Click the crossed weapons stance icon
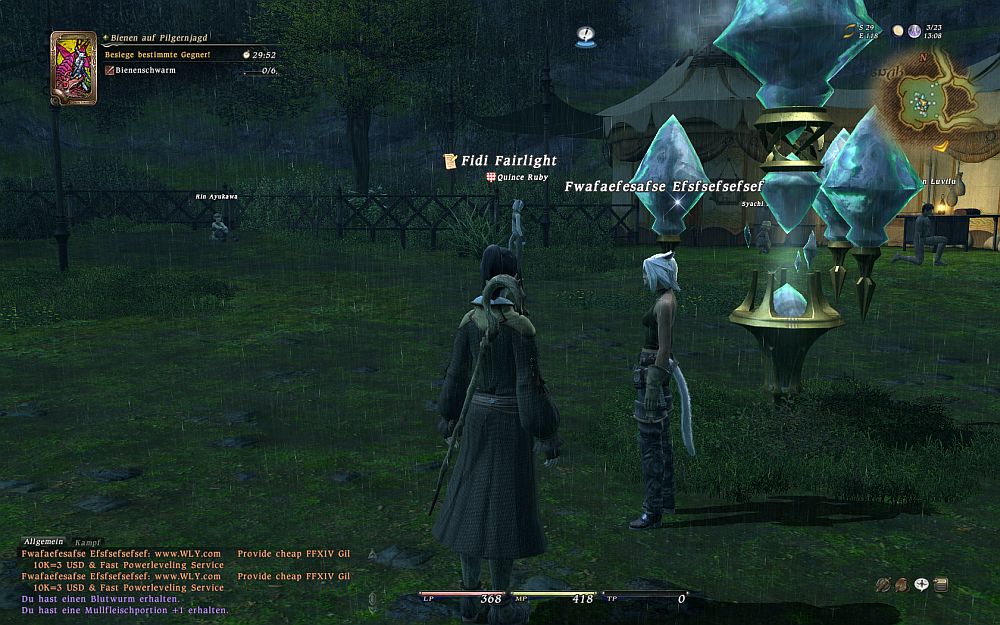This screenshot has height=625, width=1000. pos(882,585)
